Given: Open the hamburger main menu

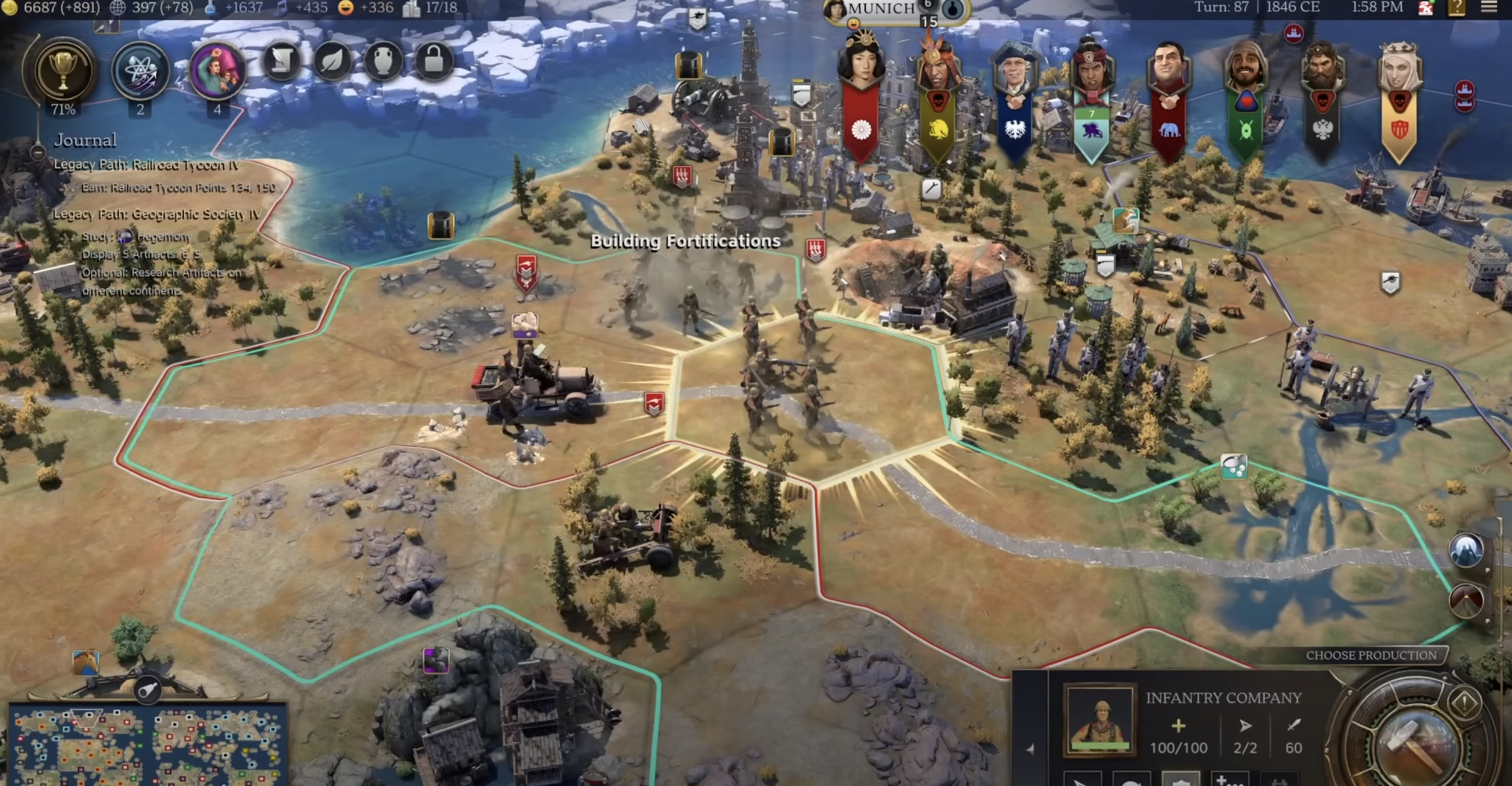Looking at the screenshot, I should point(1489,8).
